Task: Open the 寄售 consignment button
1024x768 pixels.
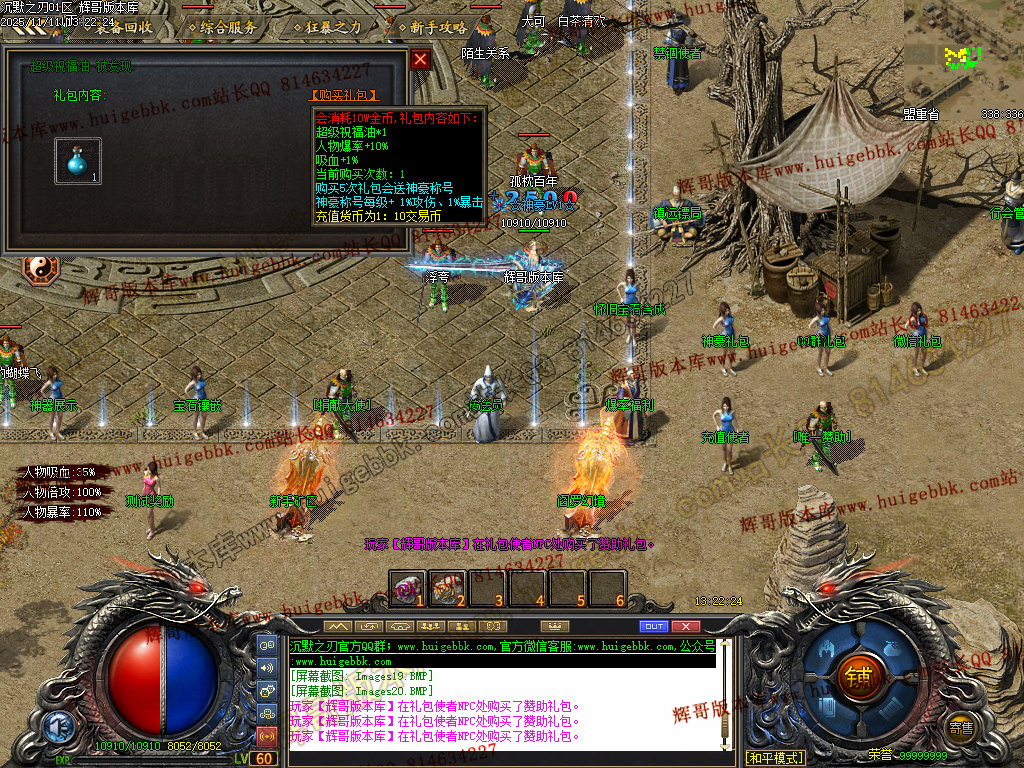Action: (x=961, y=727)
